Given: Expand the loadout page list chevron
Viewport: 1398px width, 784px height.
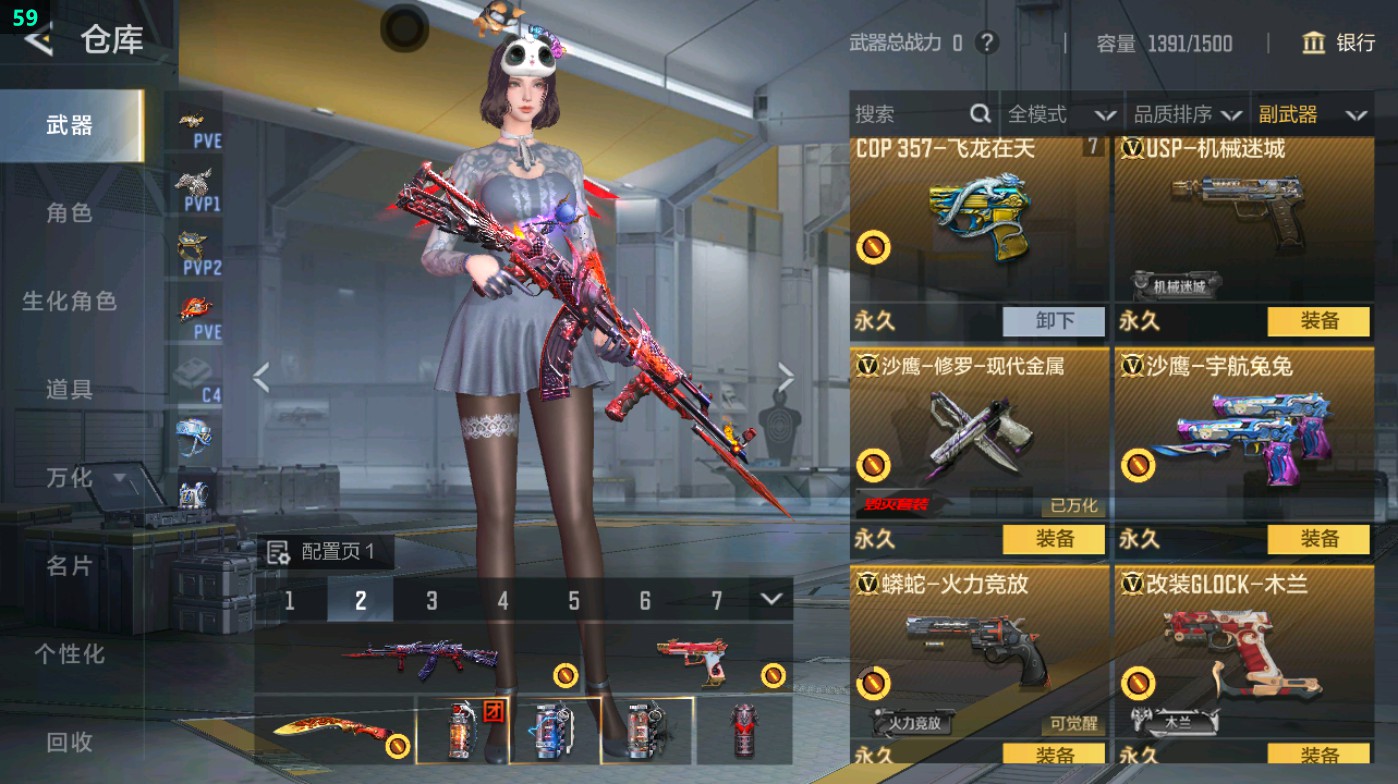Looking at the screenshot, I should point(769,601).
